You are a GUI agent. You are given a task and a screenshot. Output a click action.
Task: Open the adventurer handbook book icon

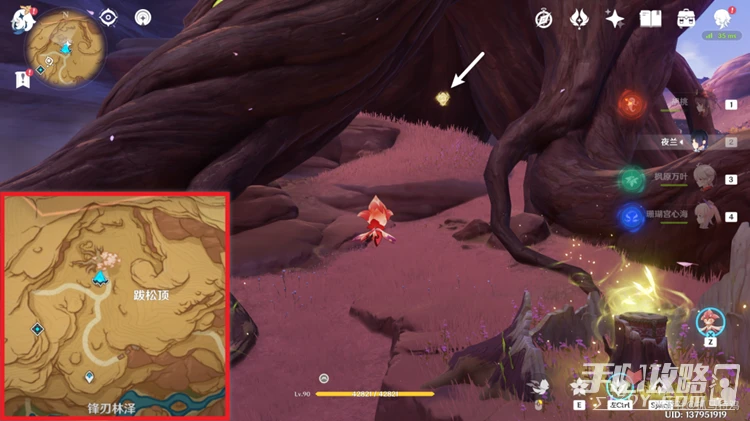point(651,19)
